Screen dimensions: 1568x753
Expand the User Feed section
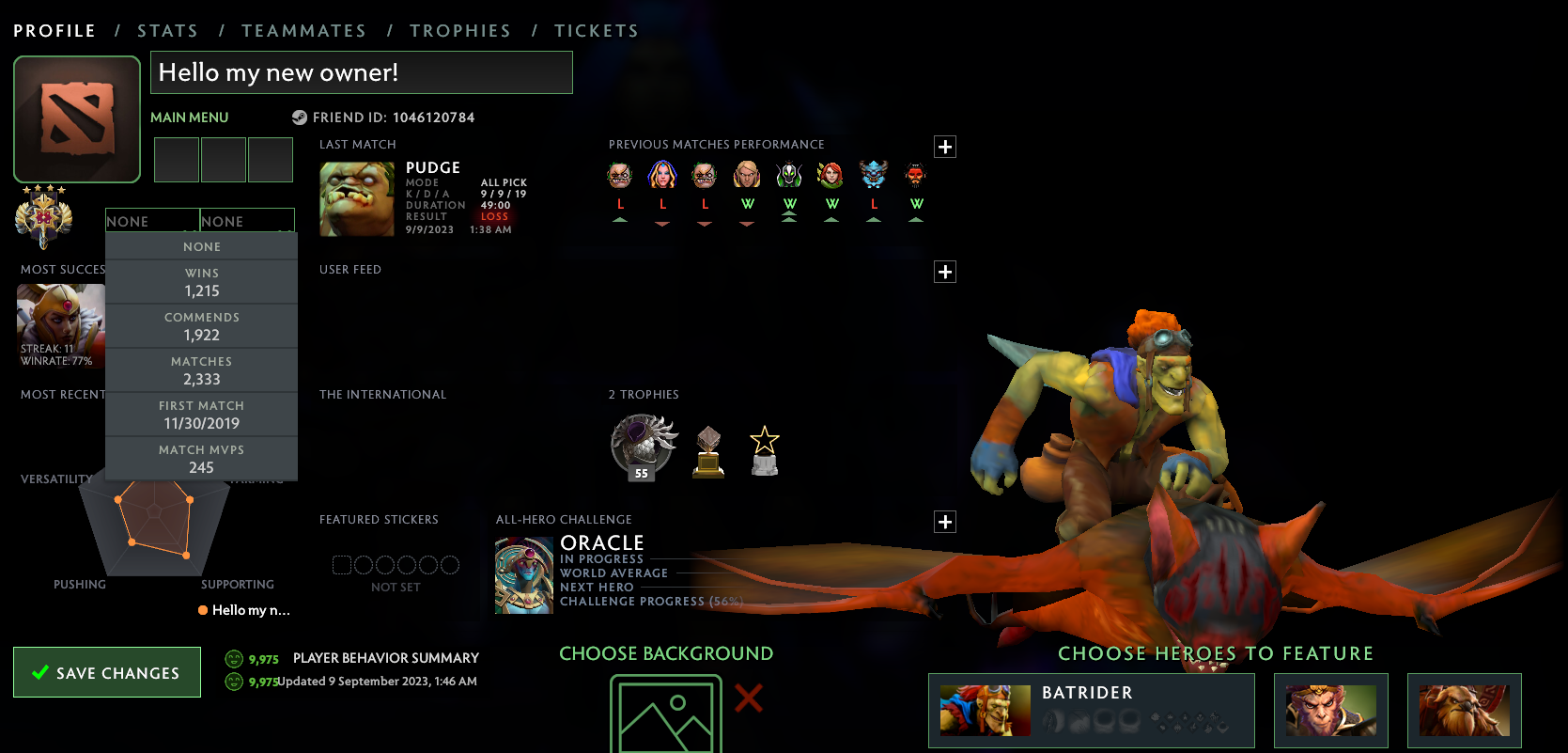tap(944, 272)
